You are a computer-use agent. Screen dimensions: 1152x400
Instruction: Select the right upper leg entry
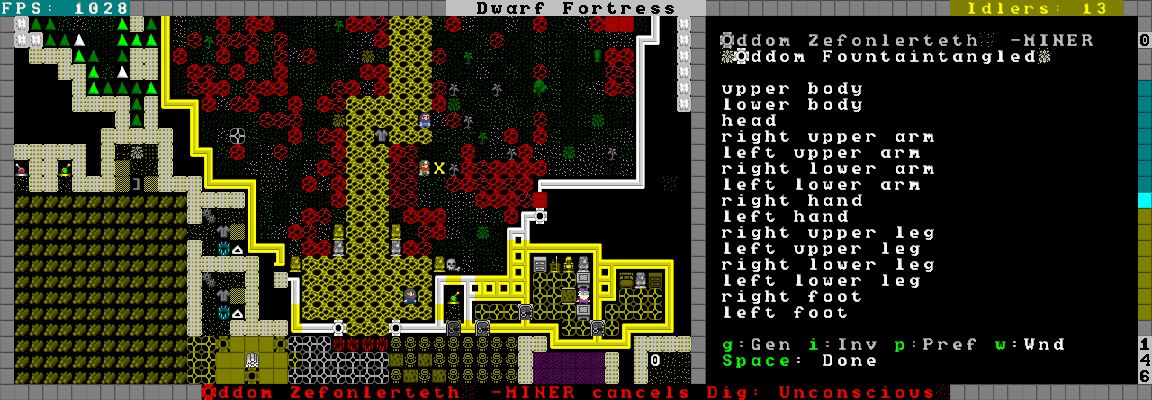pyautogui.click(x=827, y=233)
